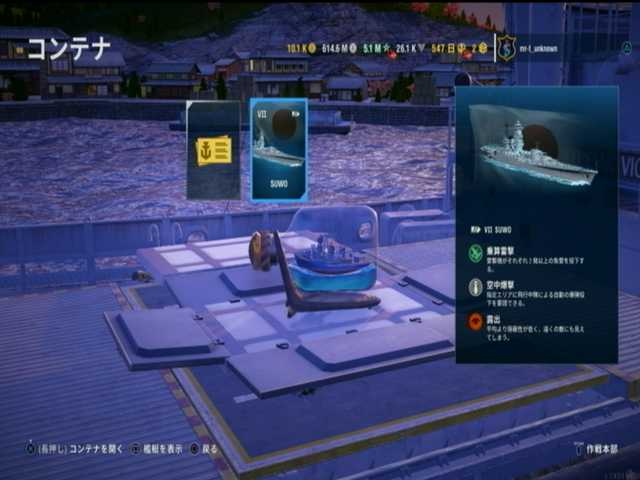Screen dimensions: 640x480
Task: Open the mr-t_unknown player profile badge
Action: click(x=507, y=47)
